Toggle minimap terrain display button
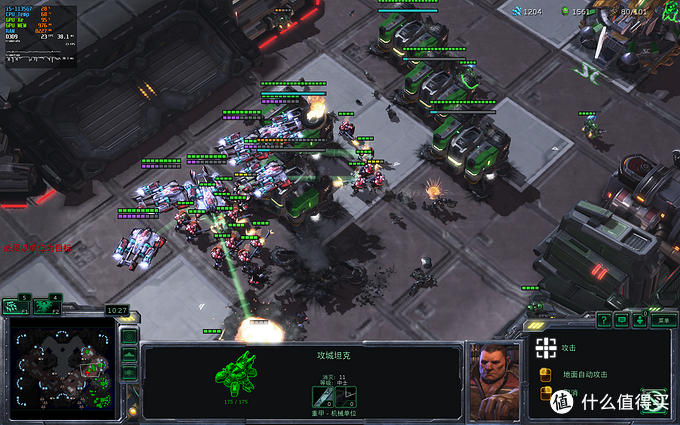This screenshot has height=425, width=680. pyautogui.click(x=129, y=355)
